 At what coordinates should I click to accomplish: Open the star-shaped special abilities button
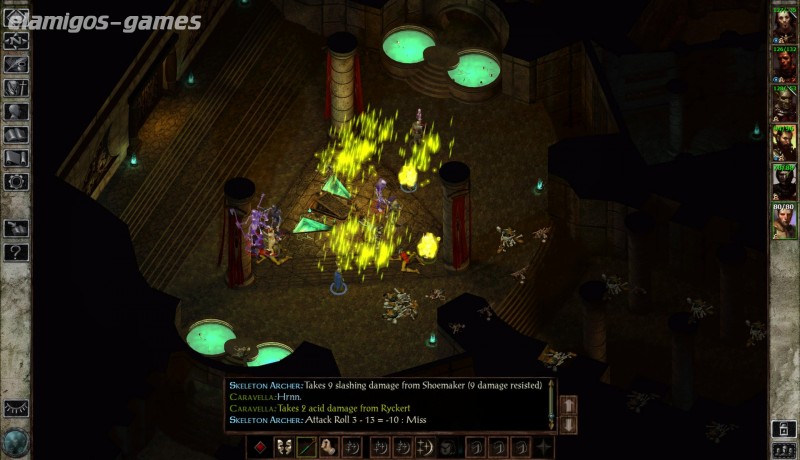click(543, 446)
